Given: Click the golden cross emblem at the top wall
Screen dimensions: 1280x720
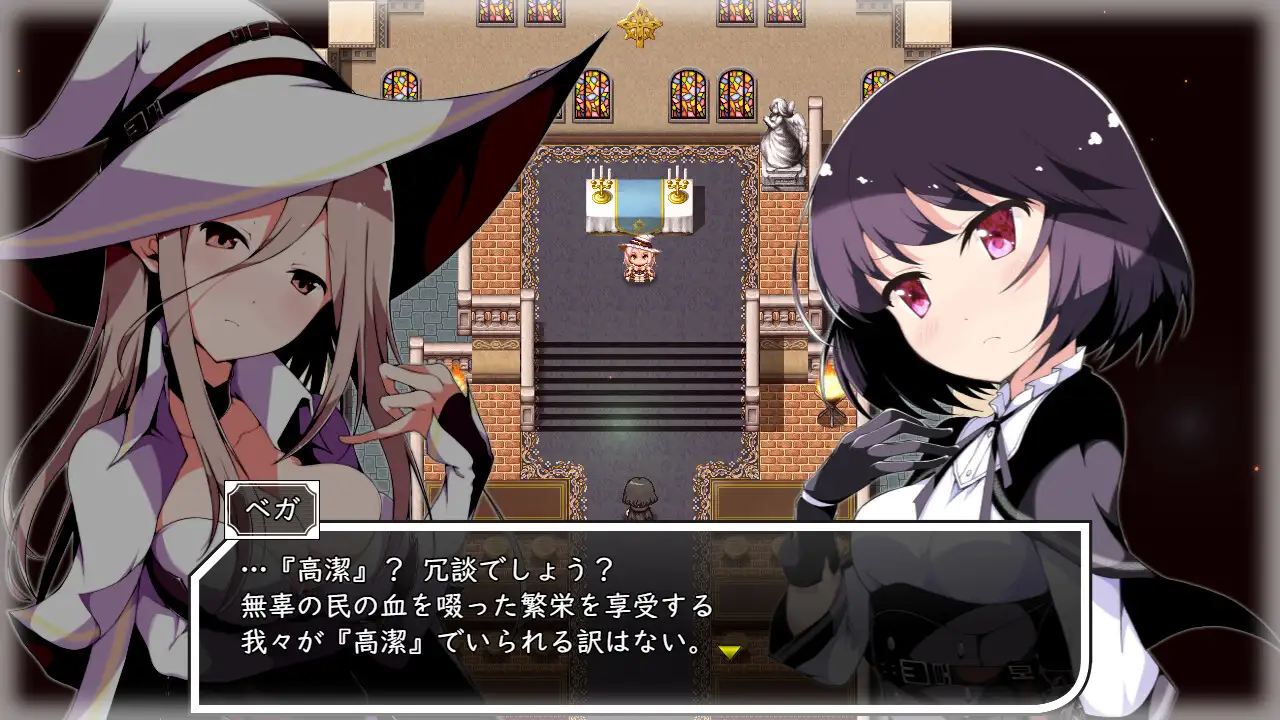Looking at the screenshot, I should click(x=641, y=27).
